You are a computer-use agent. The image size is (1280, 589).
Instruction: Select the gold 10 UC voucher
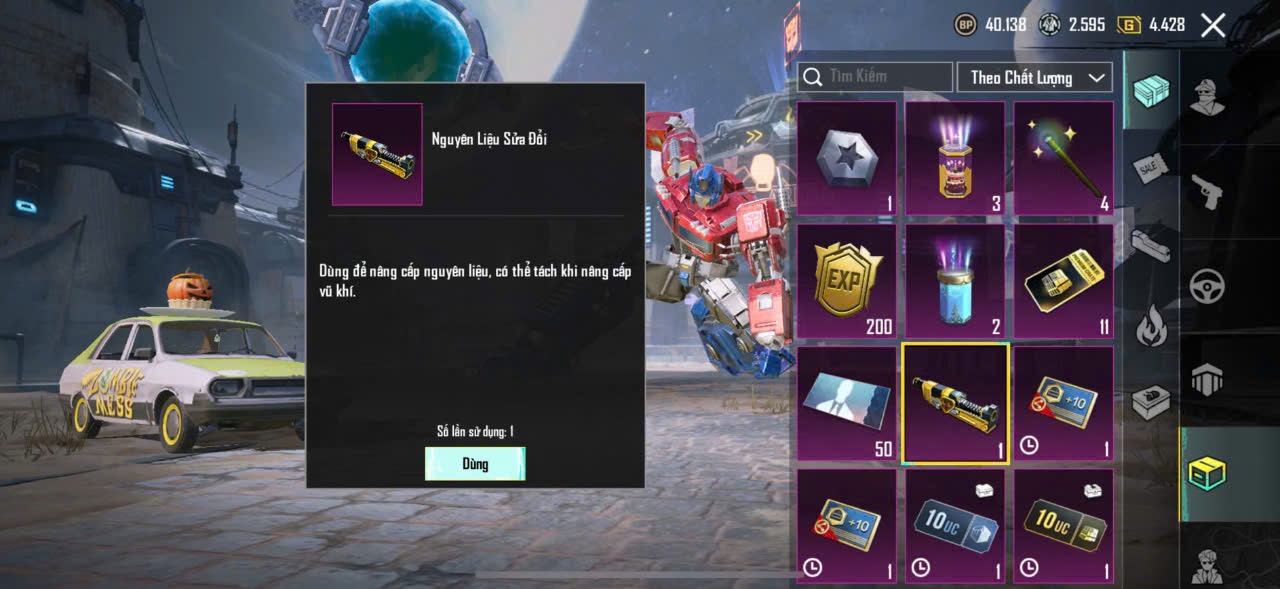(1063, 526)
